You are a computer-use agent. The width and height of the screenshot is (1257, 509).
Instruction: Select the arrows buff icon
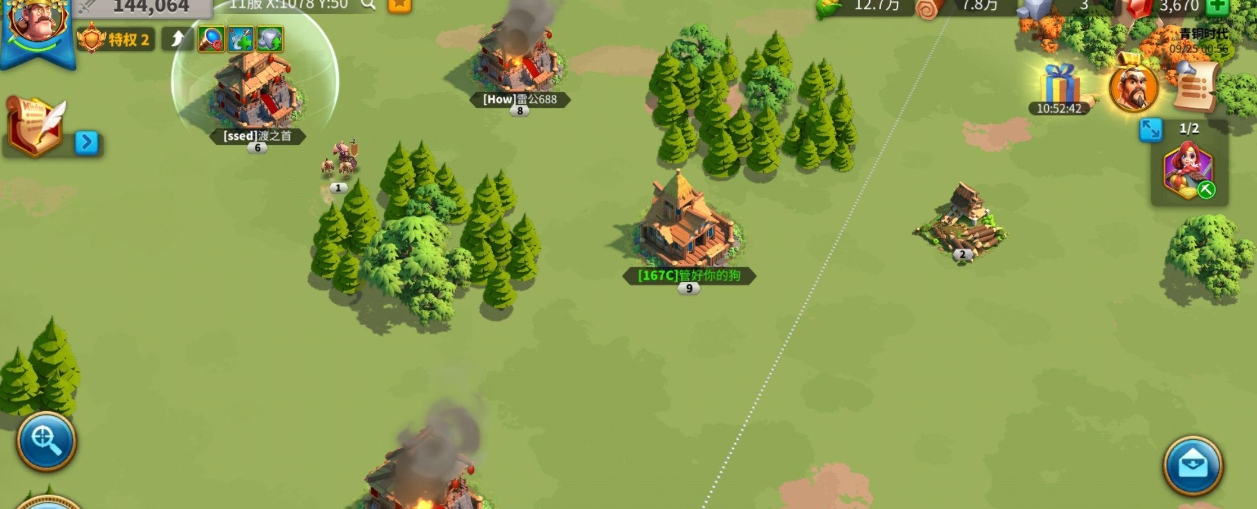pos(241,40)
